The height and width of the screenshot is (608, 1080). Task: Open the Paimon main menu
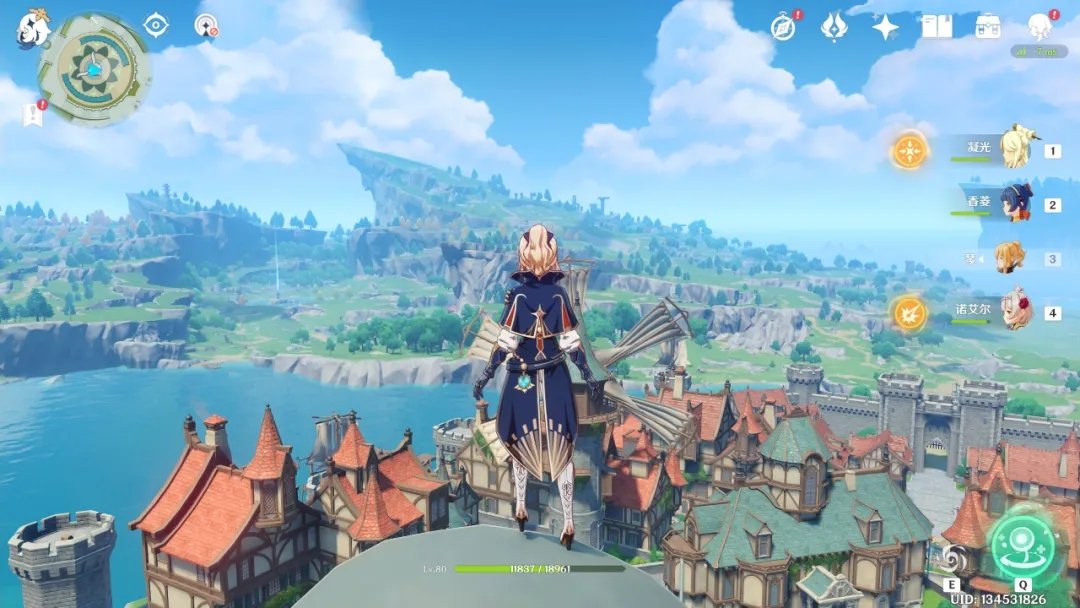33,29
